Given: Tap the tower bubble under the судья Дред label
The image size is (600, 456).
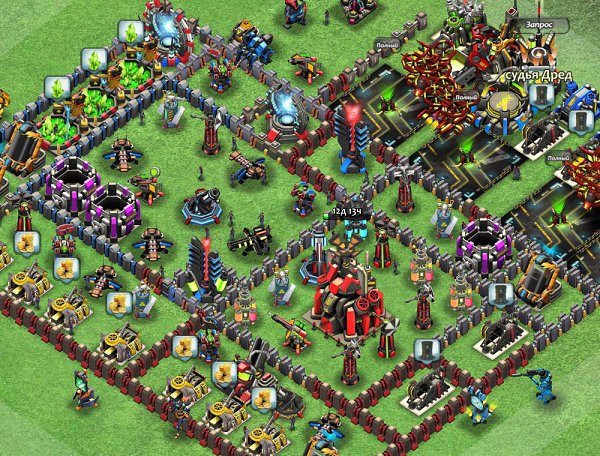Looking at the screenshot, I should click(541, 95).
